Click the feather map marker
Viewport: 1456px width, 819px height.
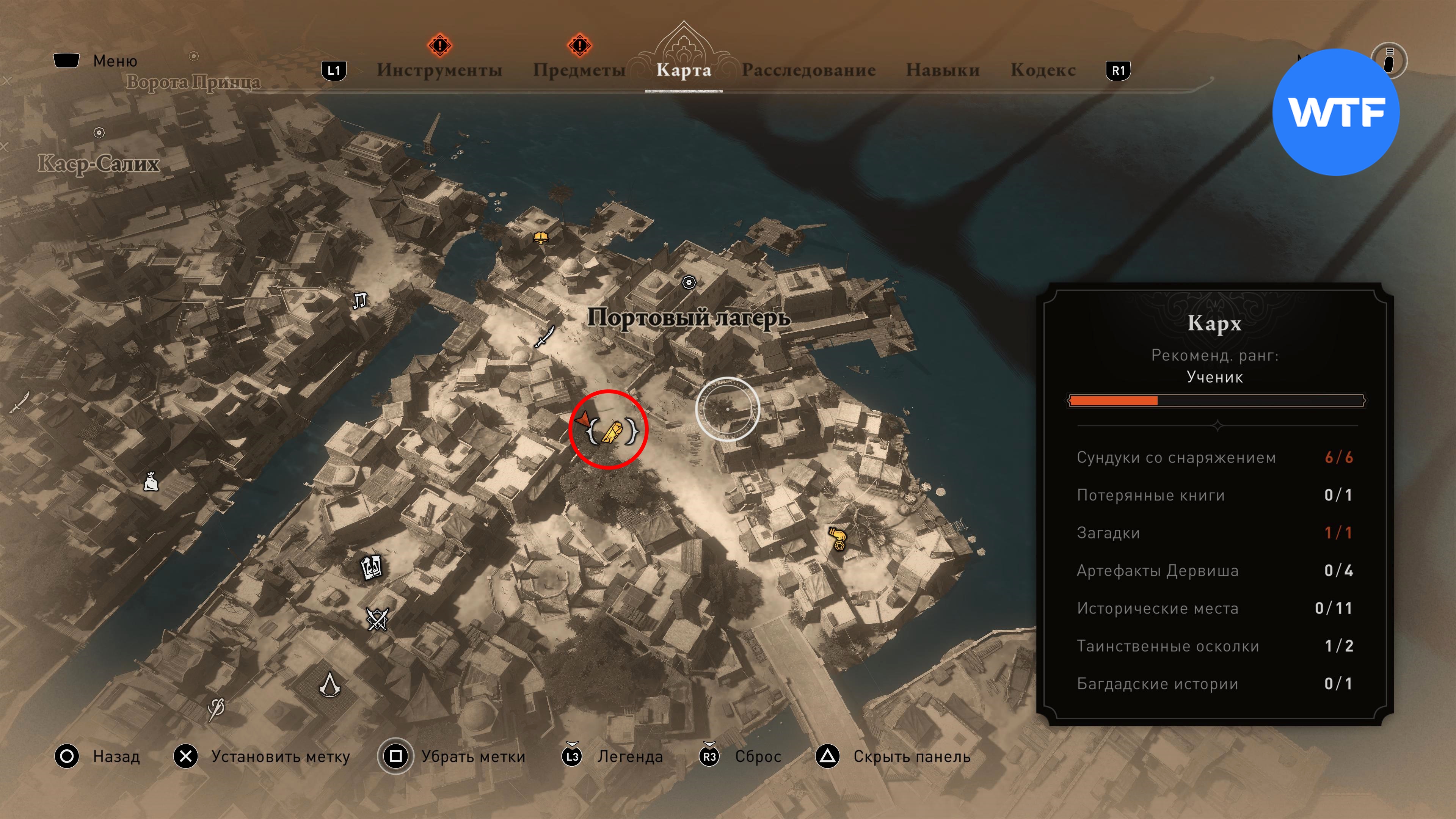tap(216, 708)
